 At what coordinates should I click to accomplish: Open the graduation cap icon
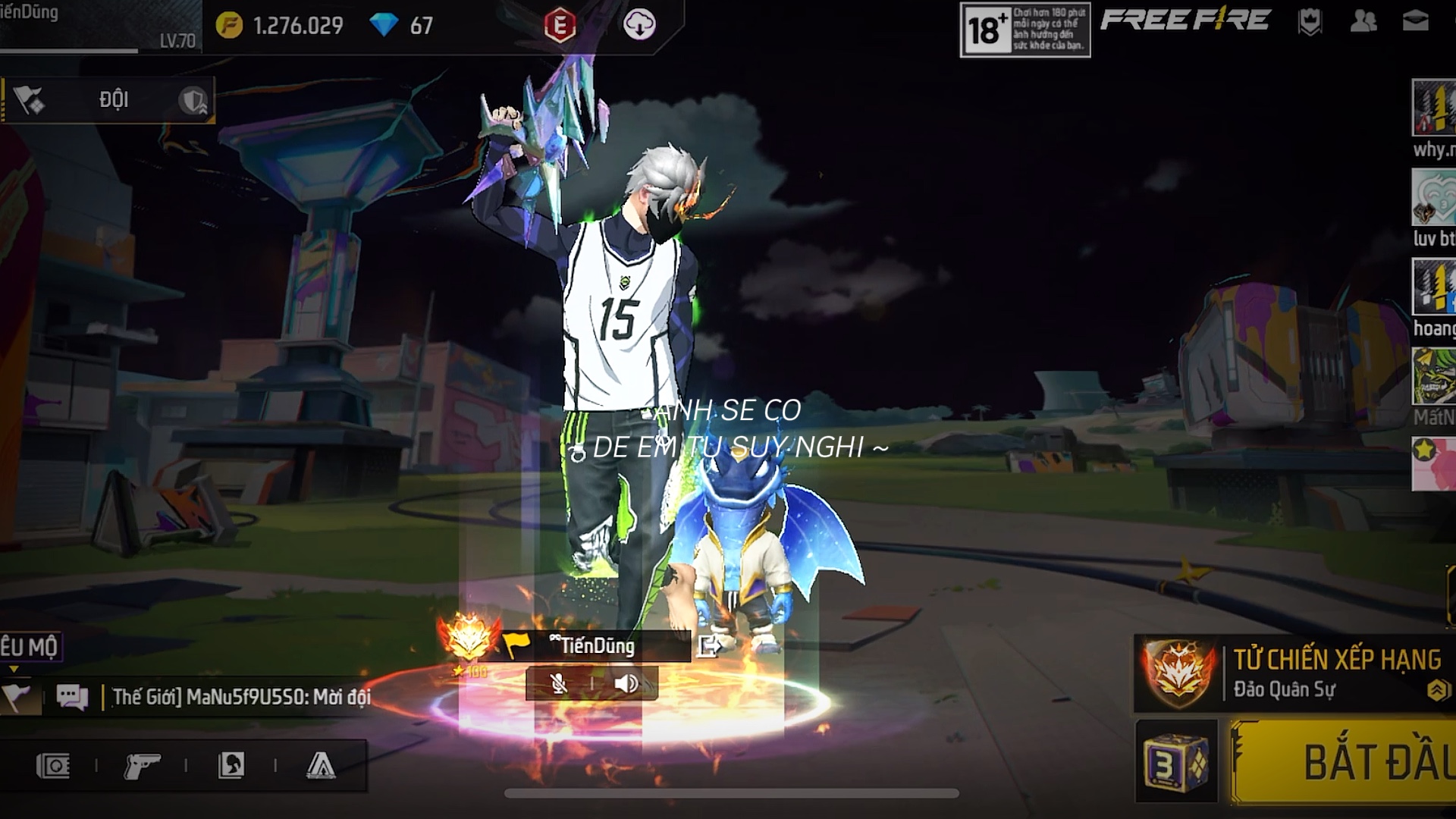[x=1415, y=21]
